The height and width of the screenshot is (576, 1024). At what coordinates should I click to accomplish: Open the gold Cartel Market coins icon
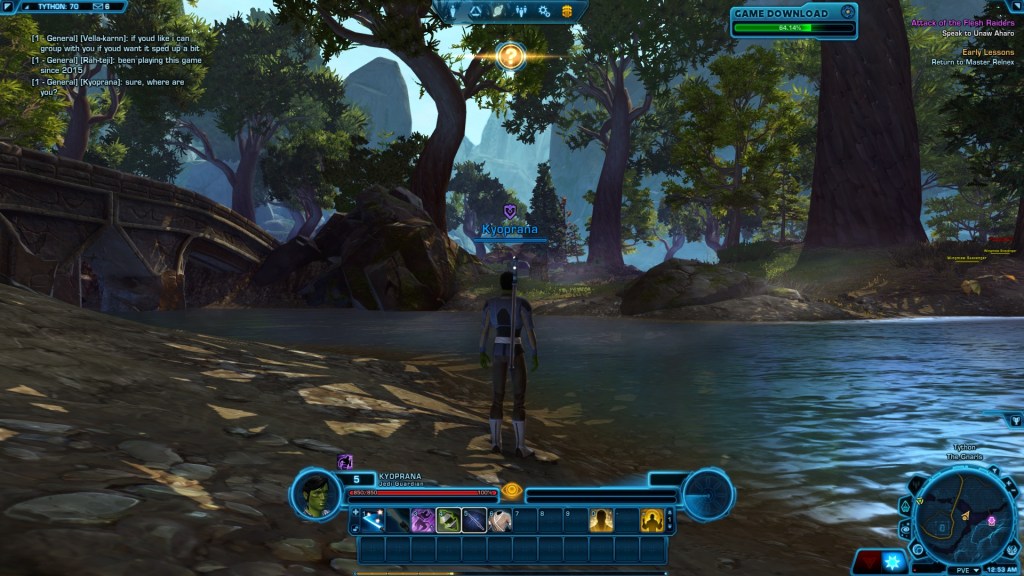(x=567, y=11)
